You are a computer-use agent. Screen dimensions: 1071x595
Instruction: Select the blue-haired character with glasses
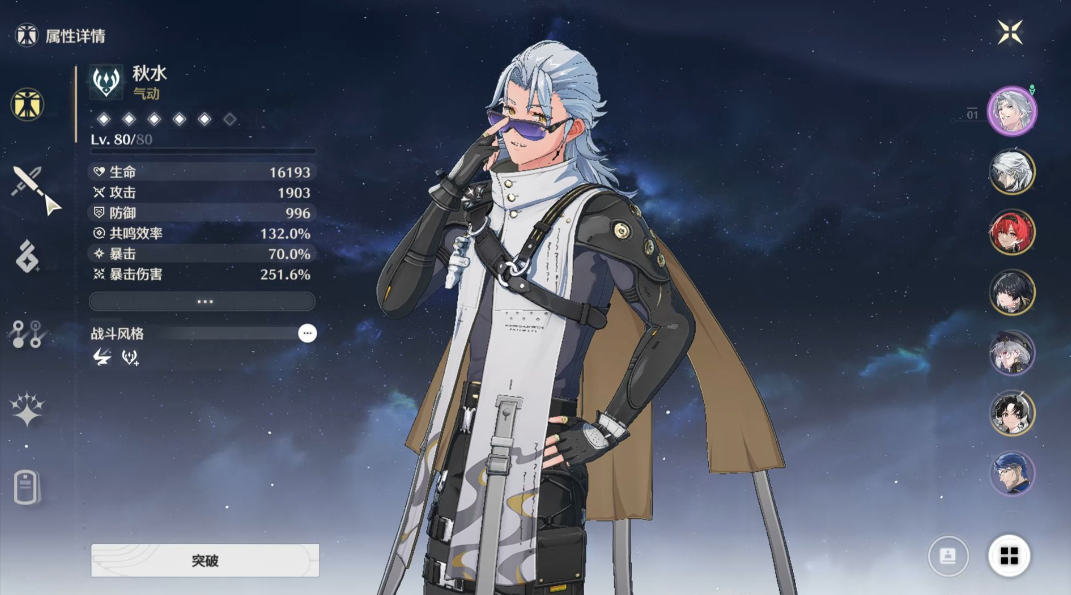point(1012,473)
